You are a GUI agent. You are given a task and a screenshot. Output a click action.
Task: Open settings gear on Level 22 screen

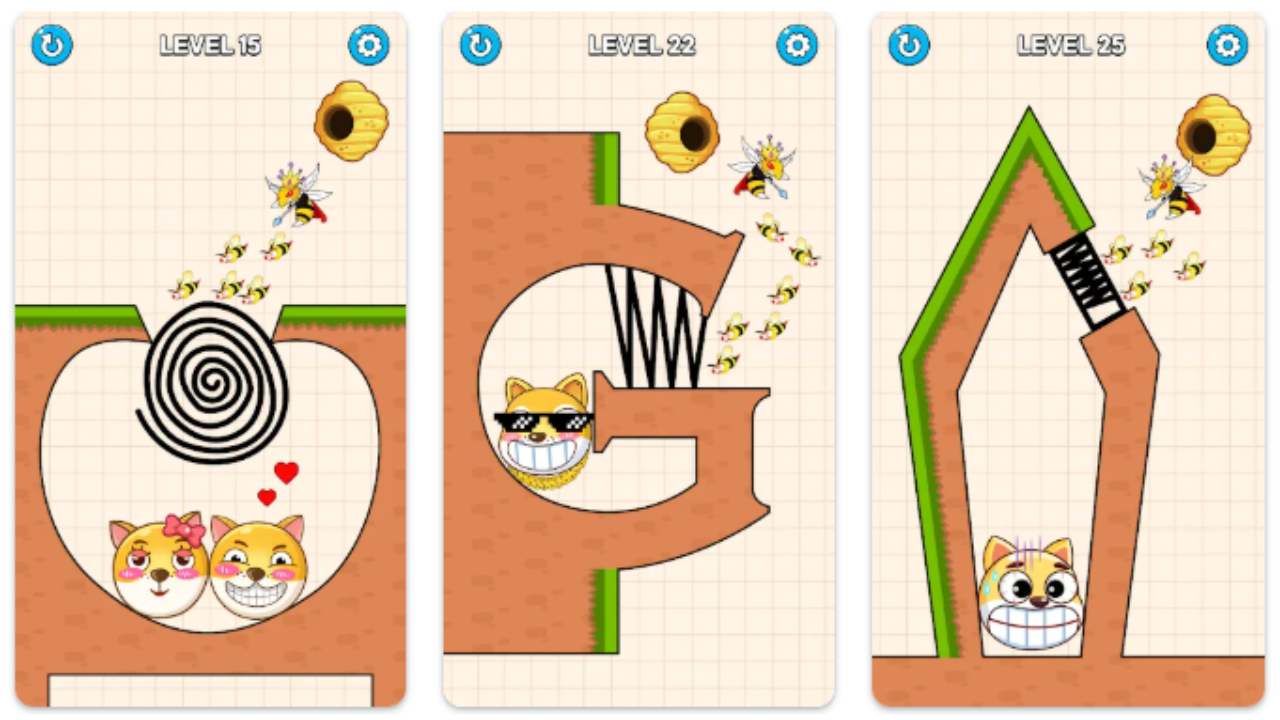point(797,45)
